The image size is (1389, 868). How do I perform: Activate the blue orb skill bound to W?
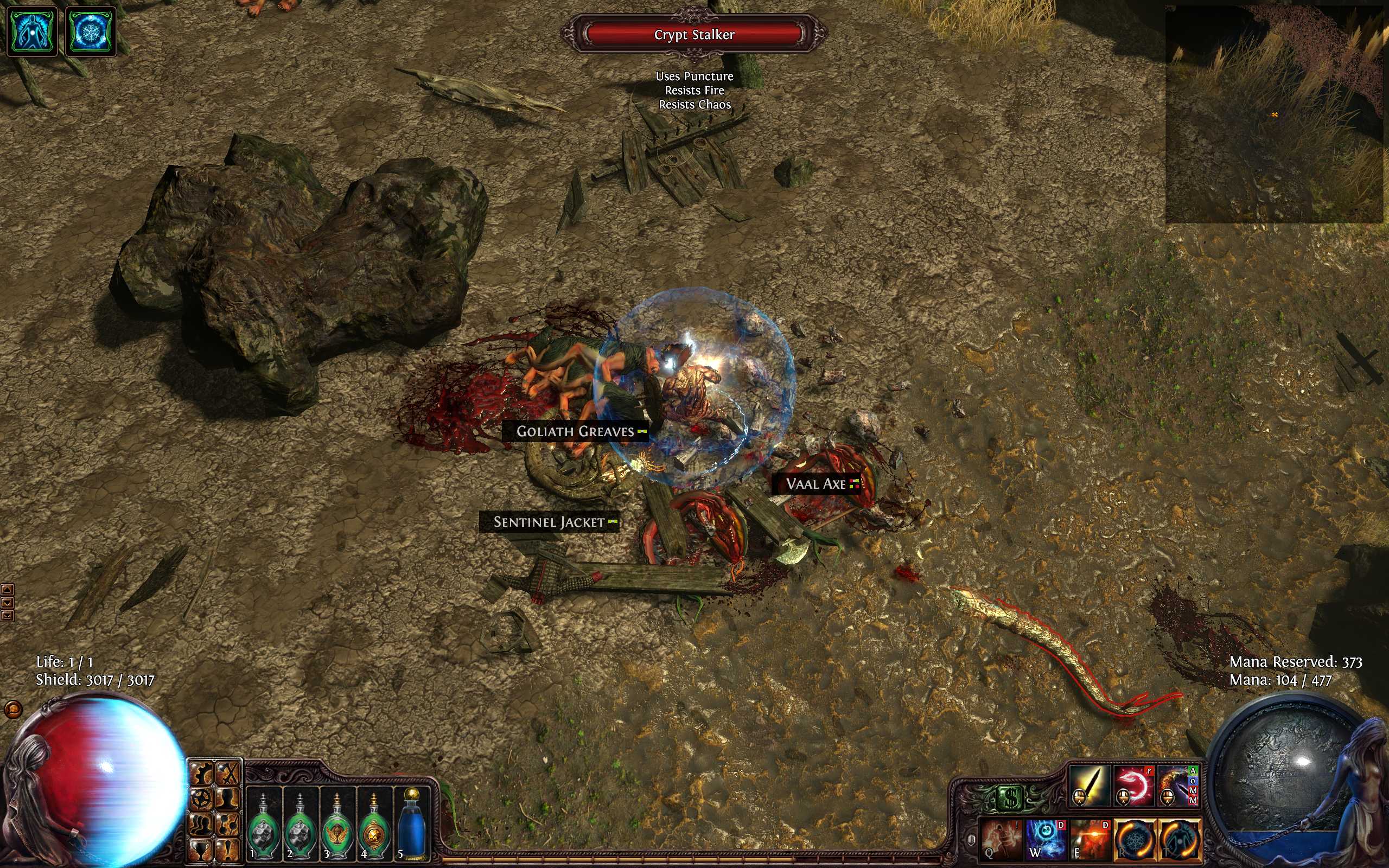pos(1045,838)
